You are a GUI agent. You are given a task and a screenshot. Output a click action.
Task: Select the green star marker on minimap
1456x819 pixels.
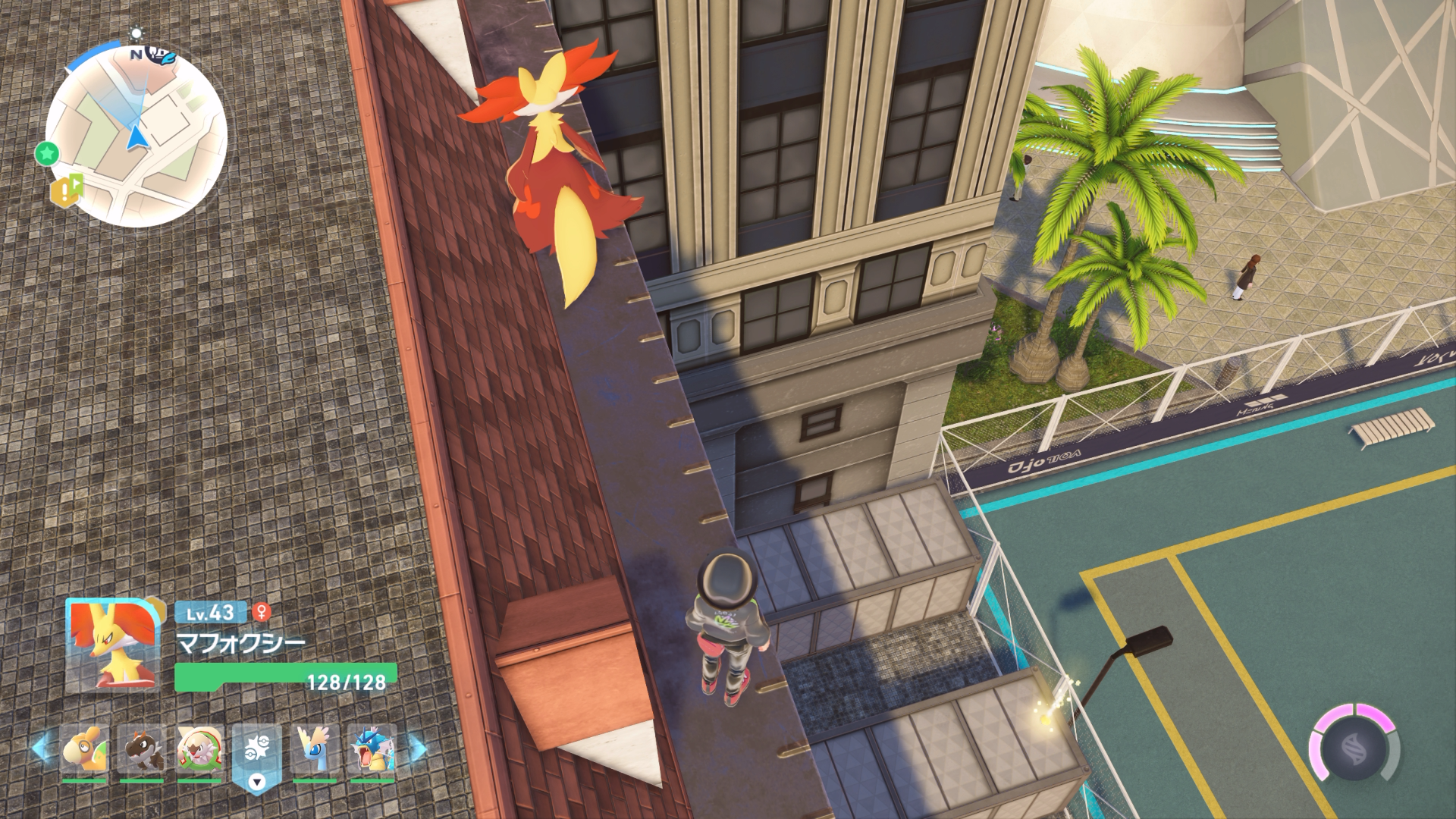pos(47,154)
